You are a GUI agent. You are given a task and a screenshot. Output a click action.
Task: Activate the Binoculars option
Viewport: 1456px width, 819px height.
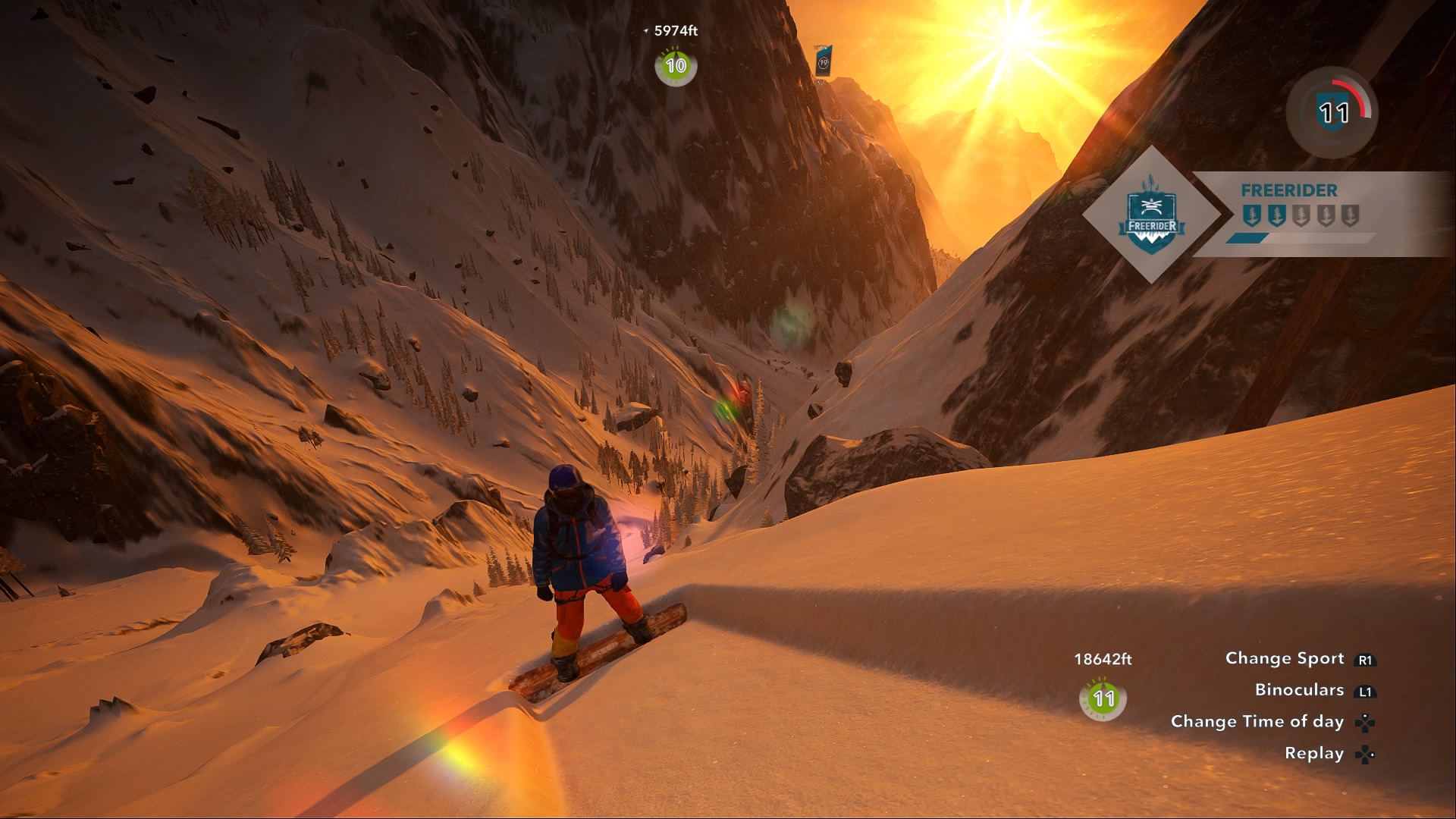click(1299, 690)
